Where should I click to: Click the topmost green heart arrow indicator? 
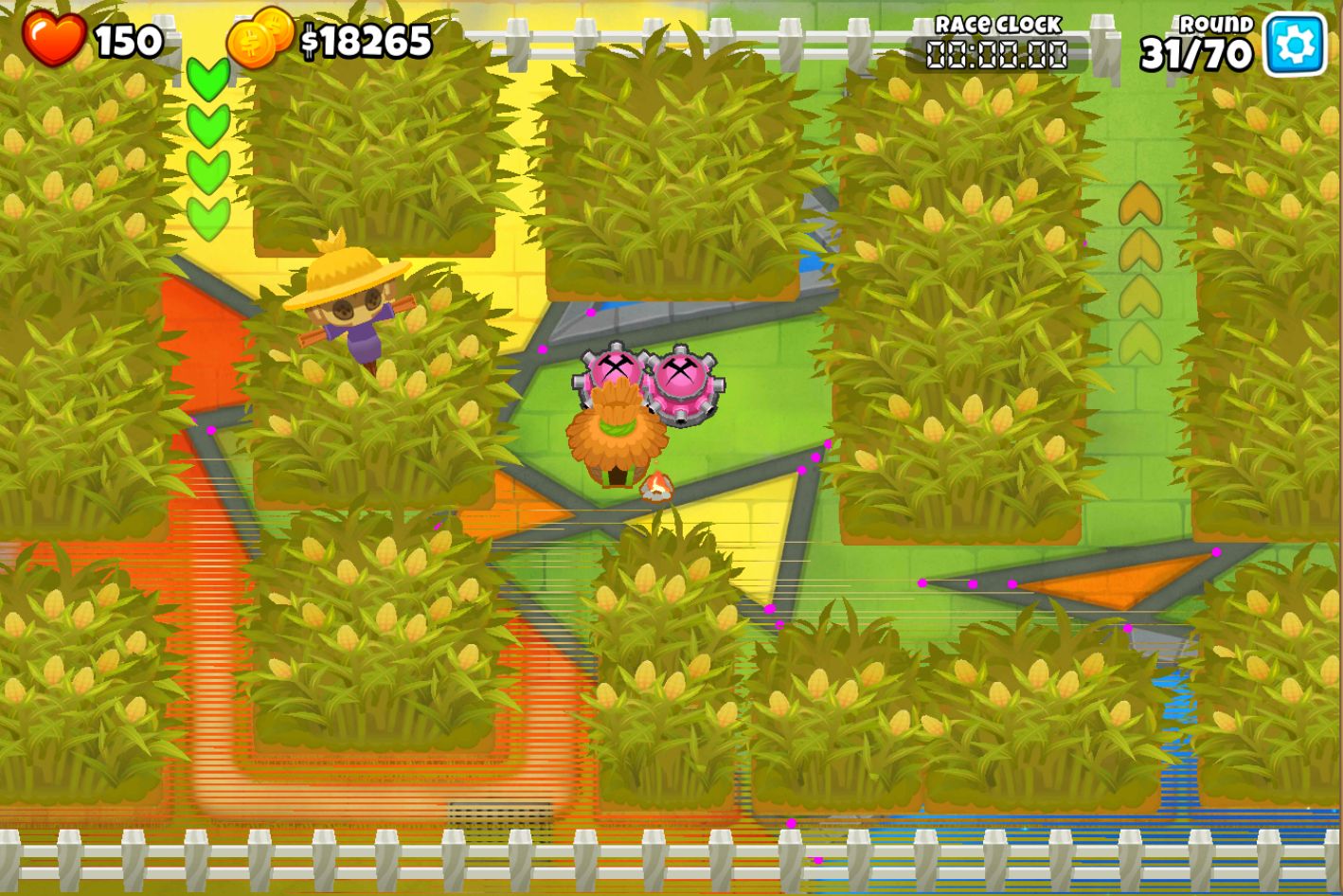(x=207, y=79)
